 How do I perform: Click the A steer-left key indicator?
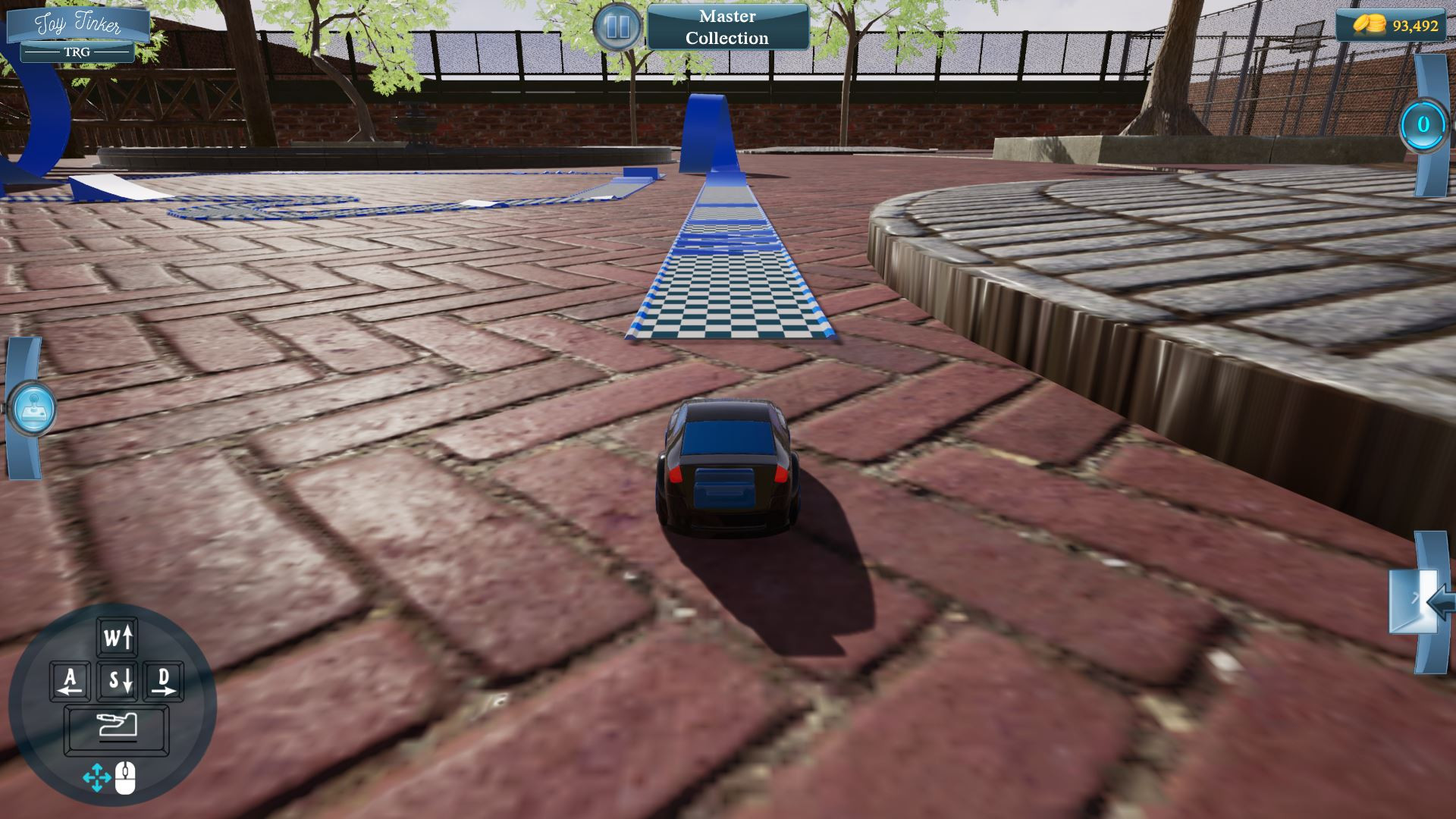70,680
